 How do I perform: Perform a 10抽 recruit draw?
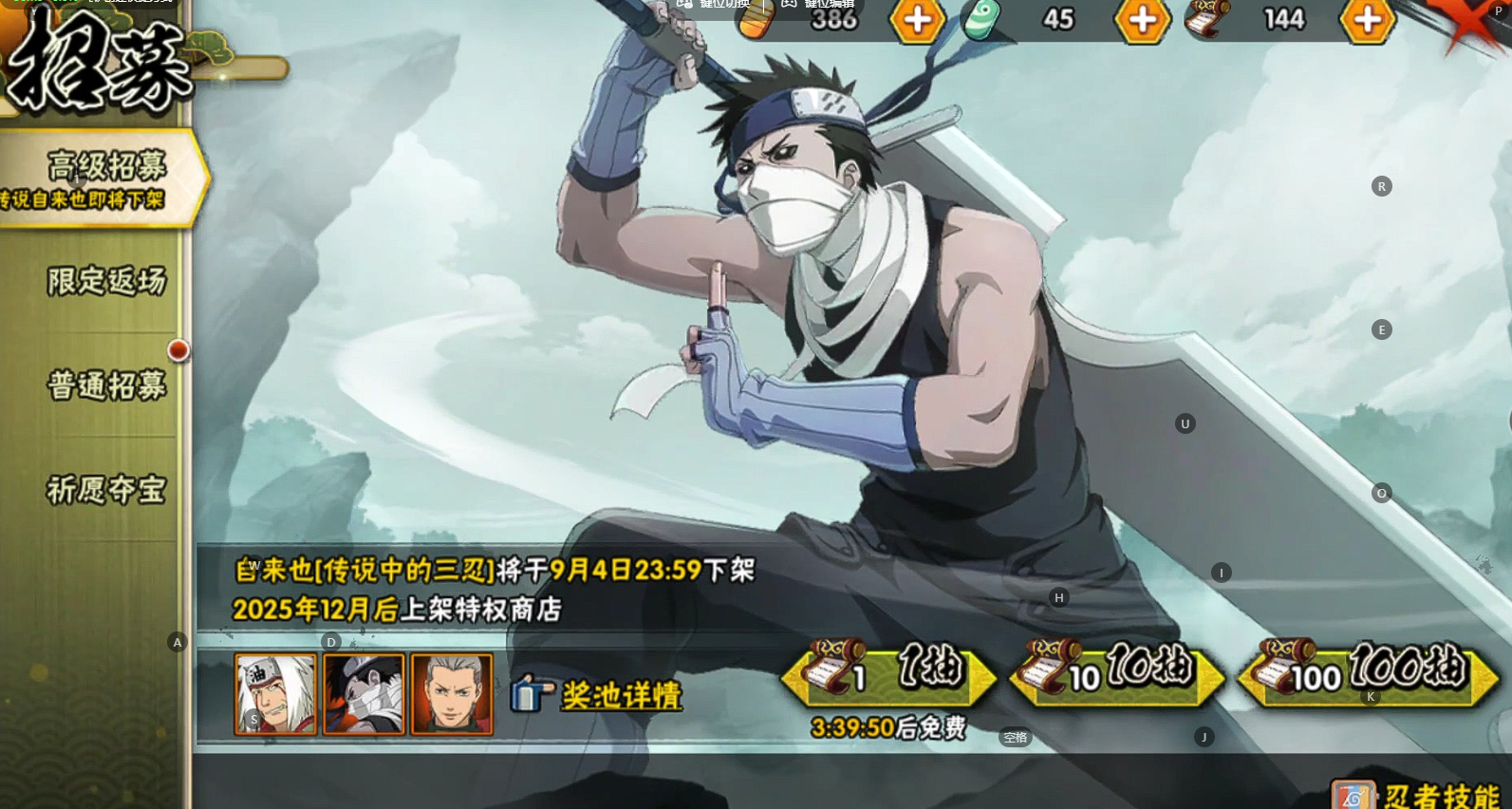click(1116, 674)
